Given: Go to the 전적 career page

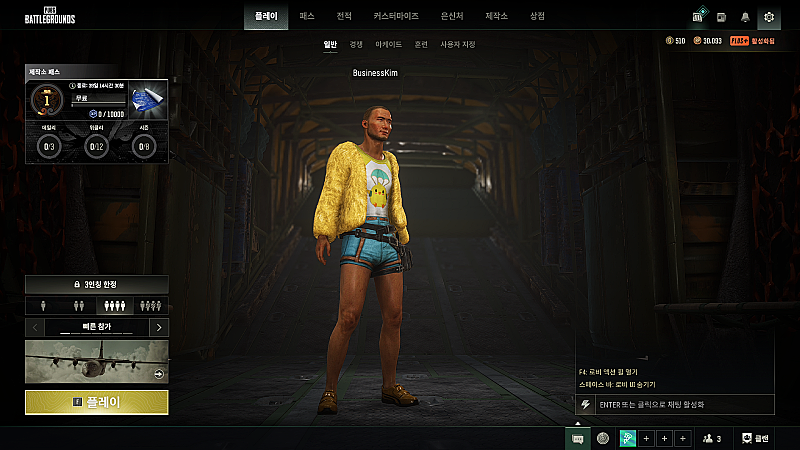Looking at the screenshot, I should click(344, 17).
